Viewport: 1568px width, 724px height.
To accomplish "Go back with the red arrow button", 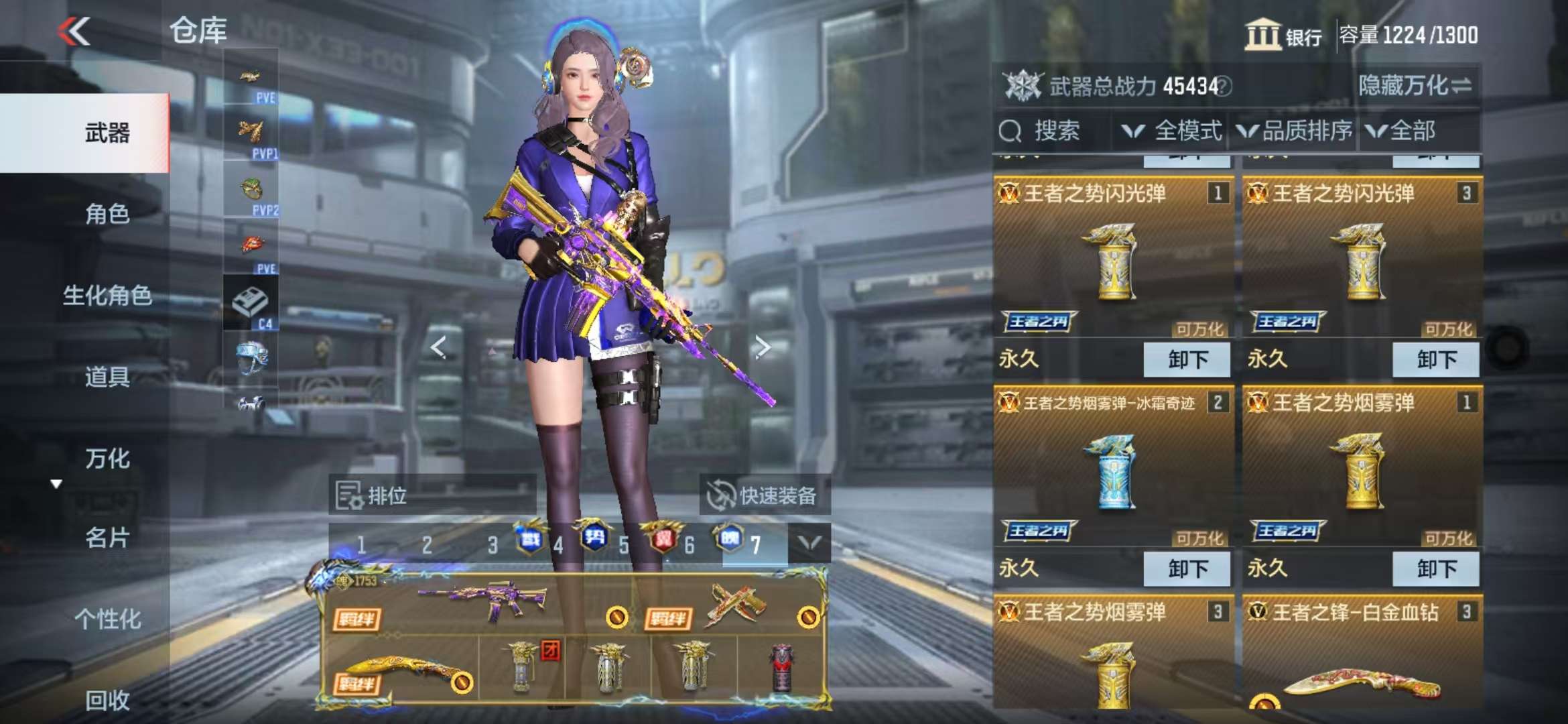I will tap(74, 31).
